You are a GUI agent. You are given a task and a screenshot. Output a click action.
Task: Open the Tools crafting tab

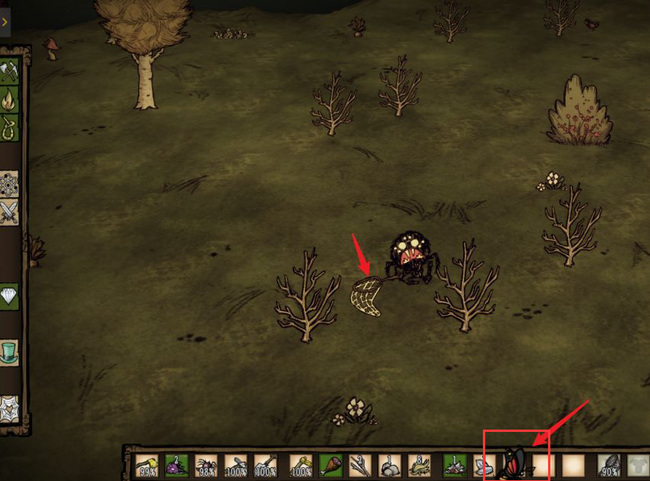click(x=10, y=71)
